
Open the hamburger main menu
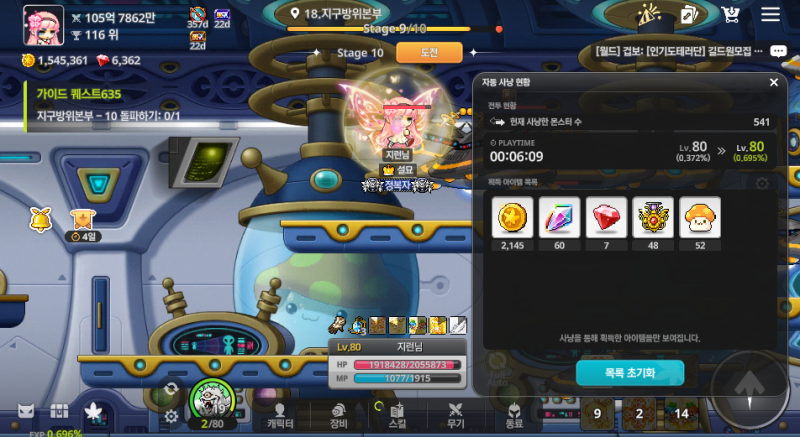pos(770,14)
